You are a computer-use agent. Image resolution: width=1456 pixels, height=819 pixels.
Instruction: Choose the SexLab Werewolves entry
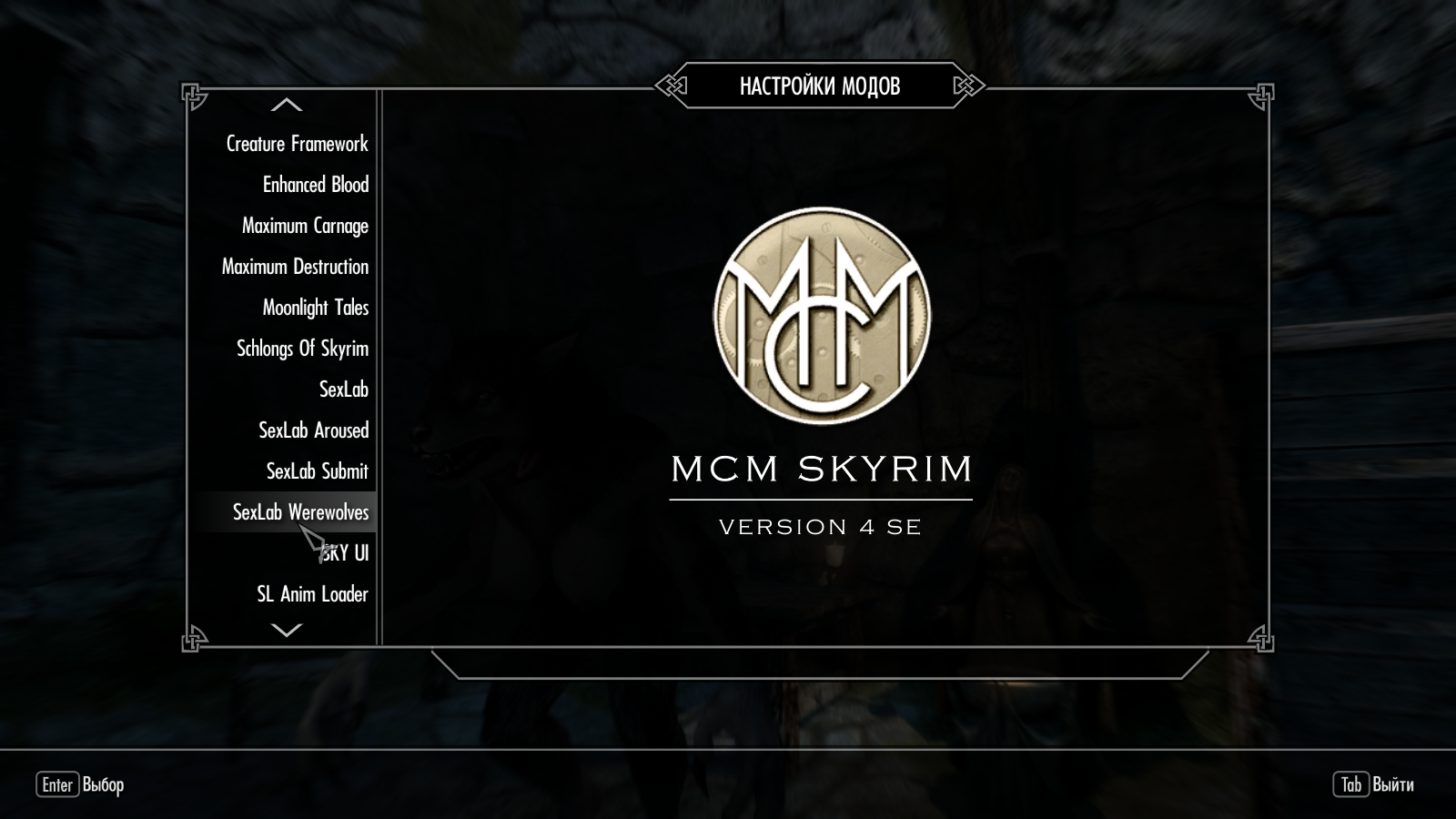300,512
